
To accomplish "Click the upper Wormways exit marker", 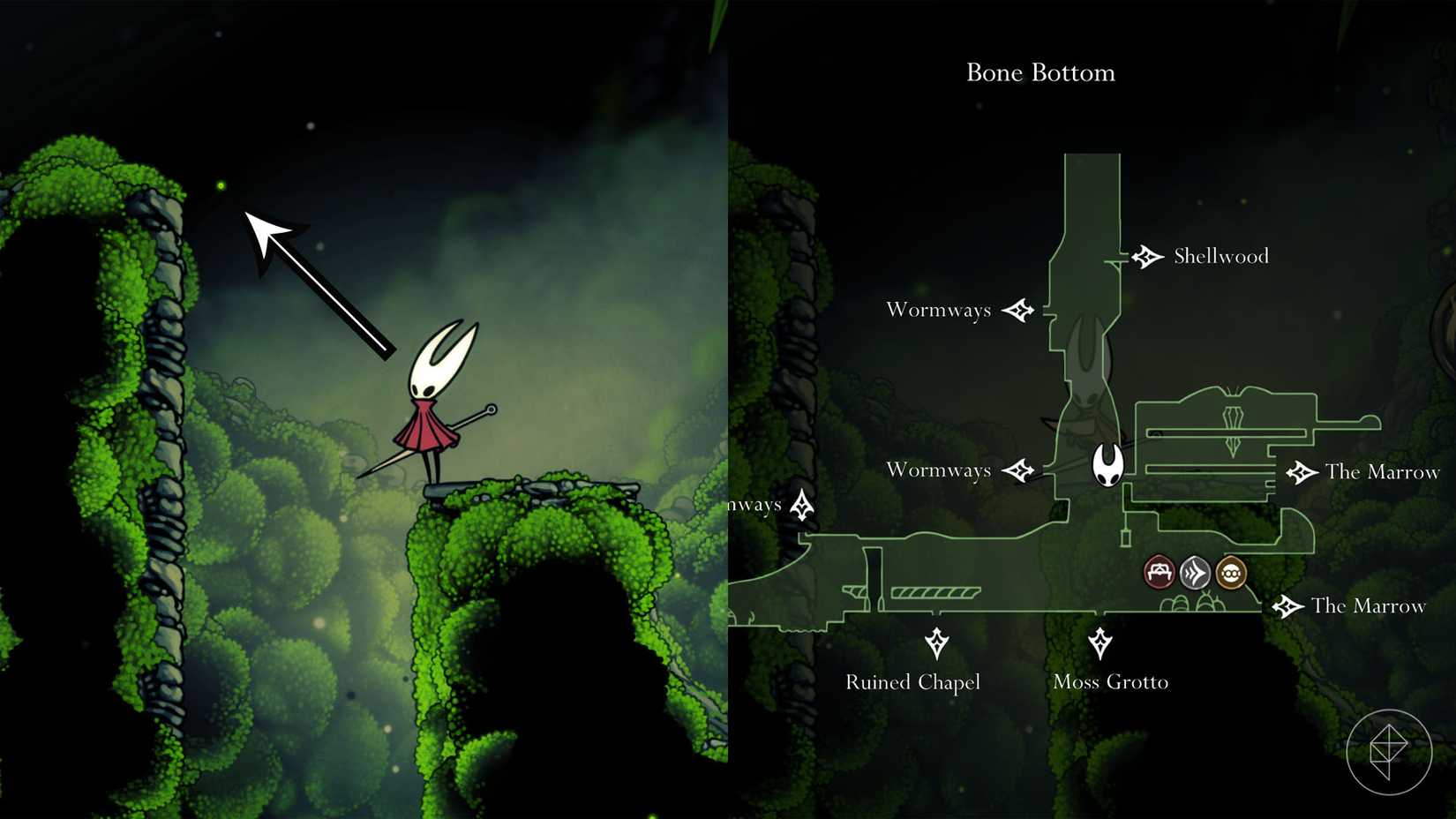I will tap(1021, 310).
